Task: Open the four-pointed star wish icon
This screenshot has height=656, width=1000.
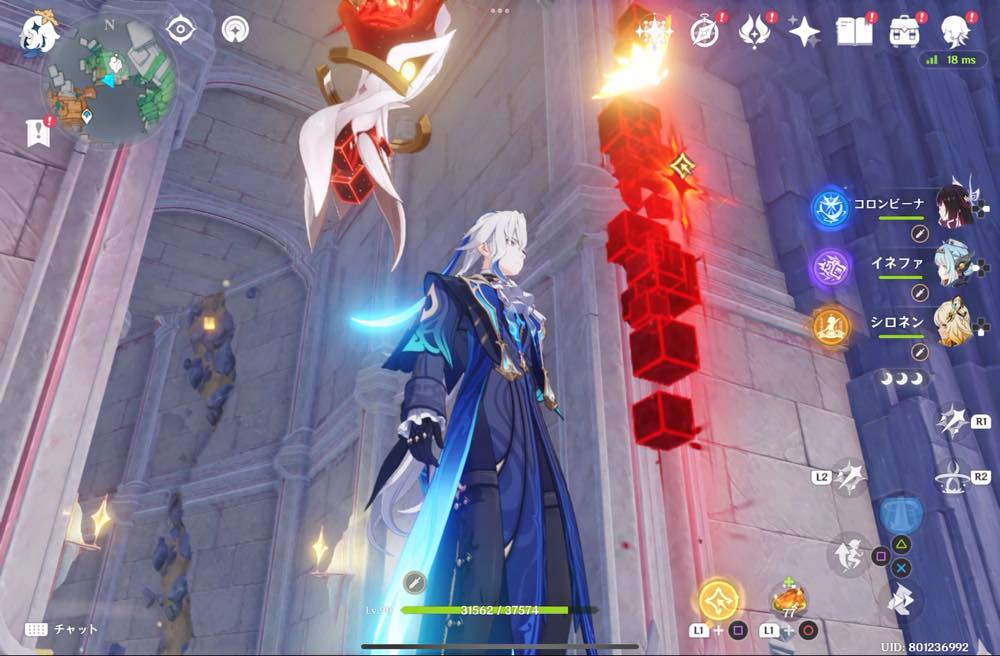Action: pos(804,31)
